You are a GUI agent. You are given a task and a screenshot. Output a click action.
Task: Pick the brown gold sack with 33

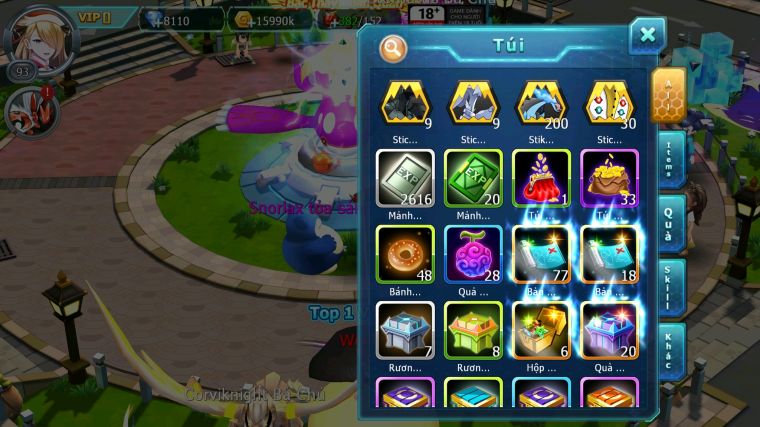pos(609,178)
